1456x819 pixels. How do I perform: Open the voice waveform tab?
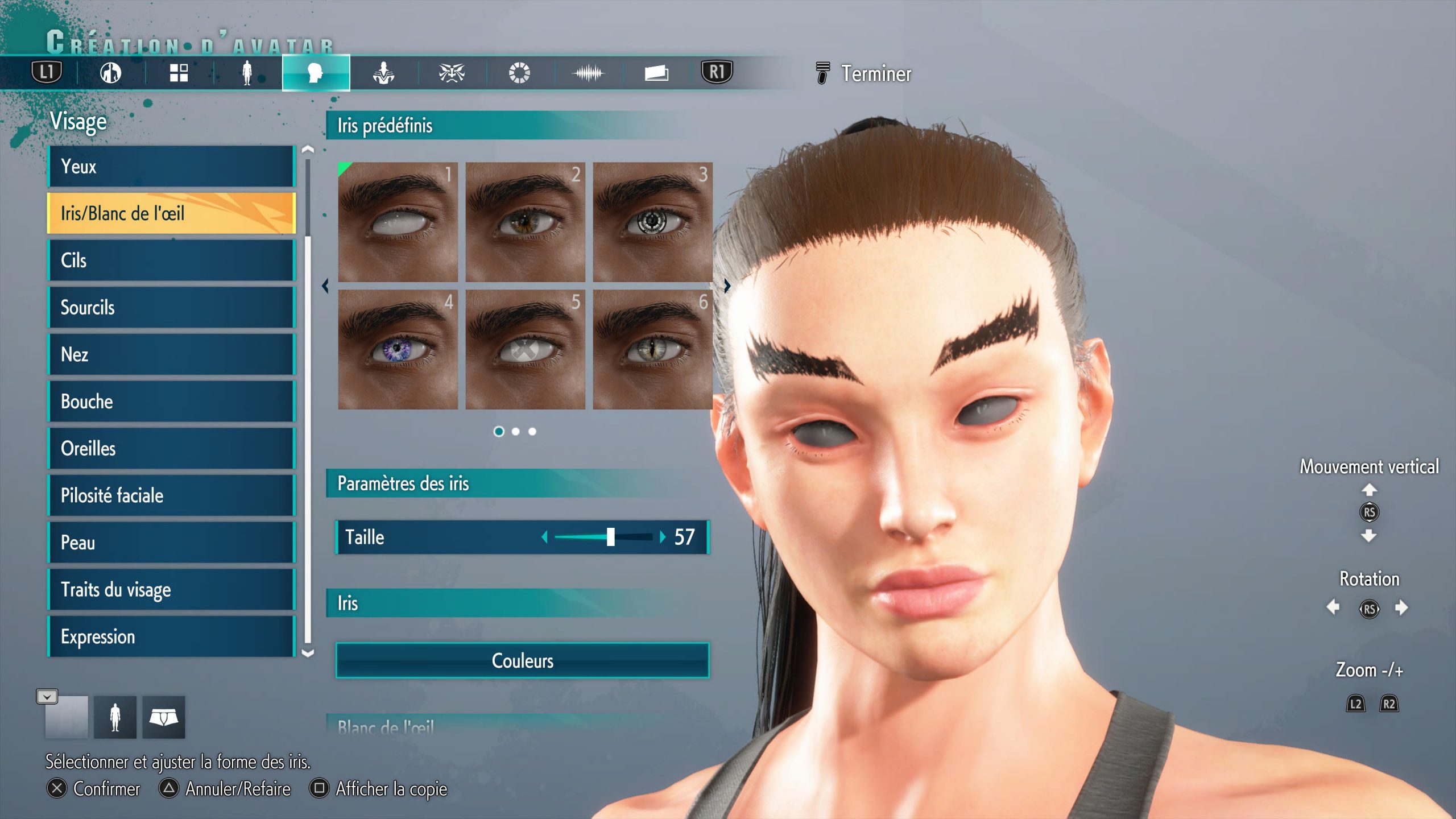(588, 73)
